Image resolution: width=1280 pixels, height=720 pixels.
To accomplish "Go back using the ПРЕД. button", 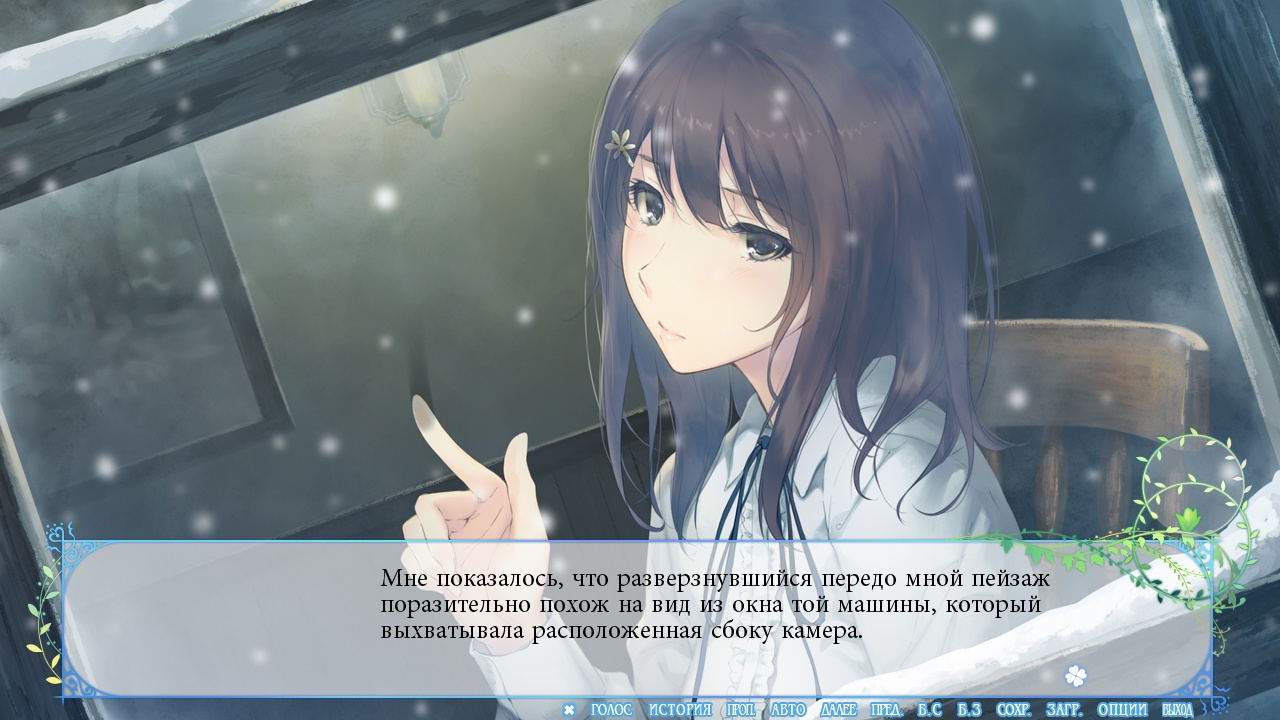I will coord(887,710).
